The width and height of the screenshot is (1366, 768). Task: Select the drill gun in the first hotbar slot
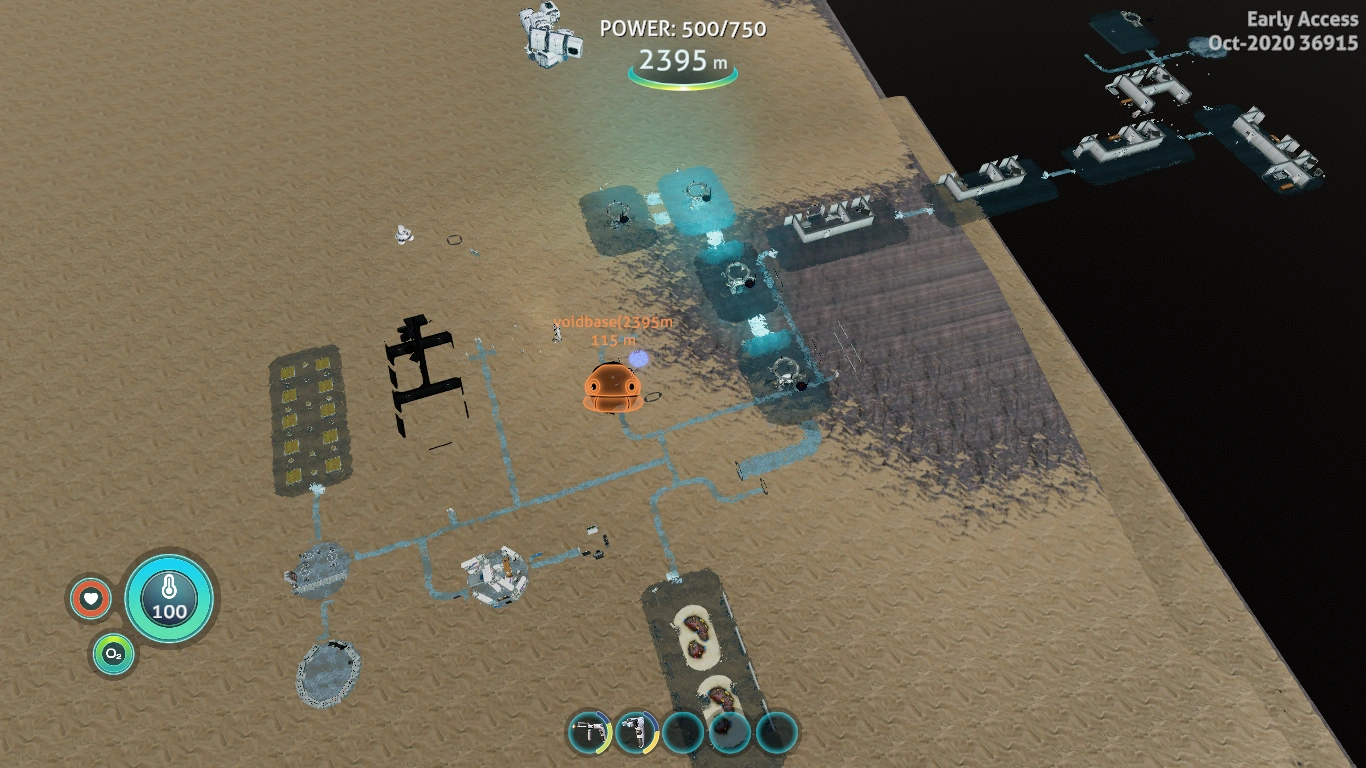click(590, 731)
